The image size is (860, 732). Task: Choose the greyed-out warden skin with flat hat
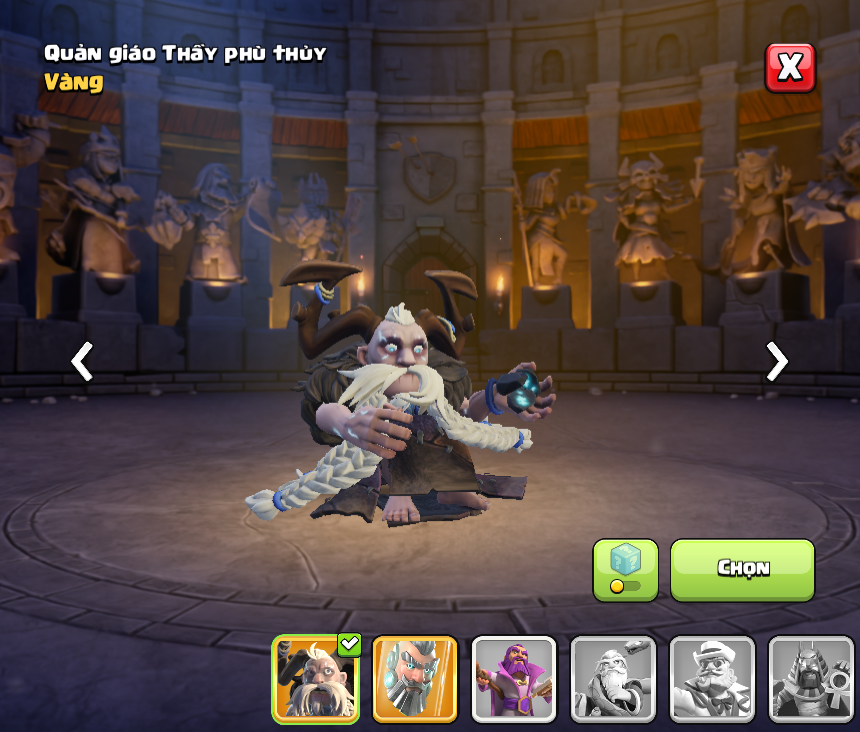tap(712, 679)
